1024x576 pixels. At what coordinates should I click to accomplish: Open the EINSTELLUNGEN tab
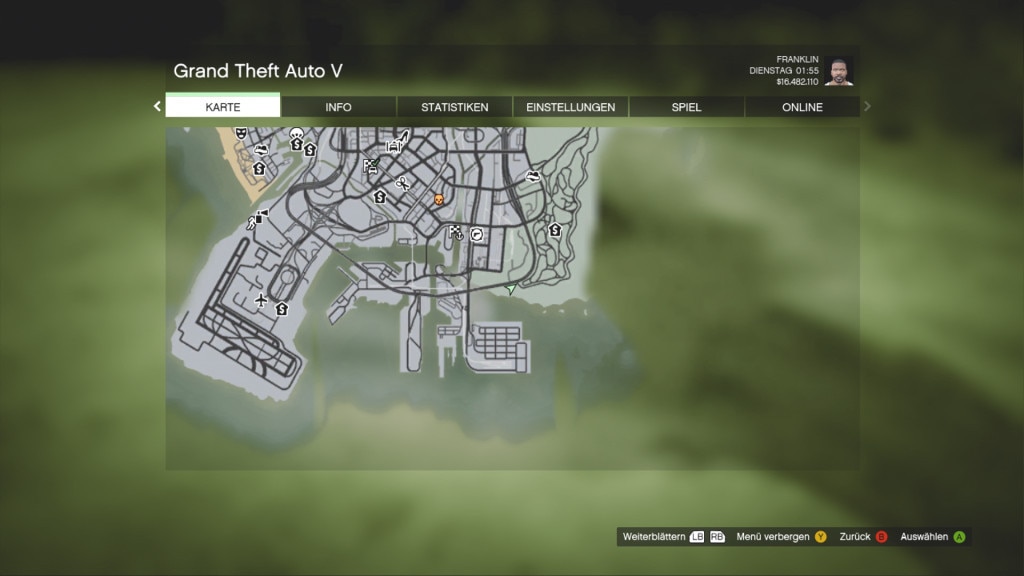coord(570,107)
